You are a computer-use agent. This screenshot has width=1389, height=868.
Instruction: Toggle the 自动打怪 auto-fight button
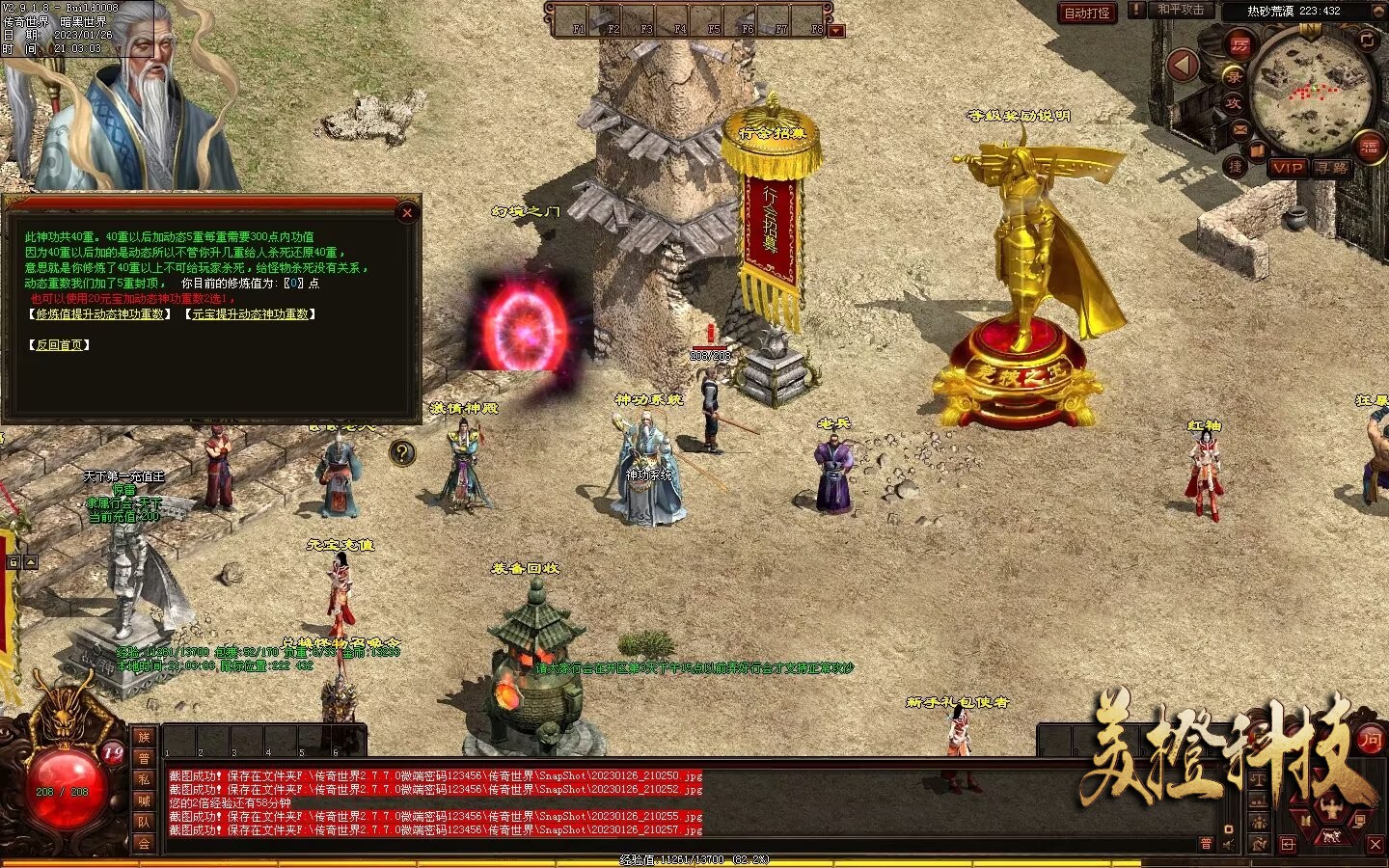pos(1086,13)
